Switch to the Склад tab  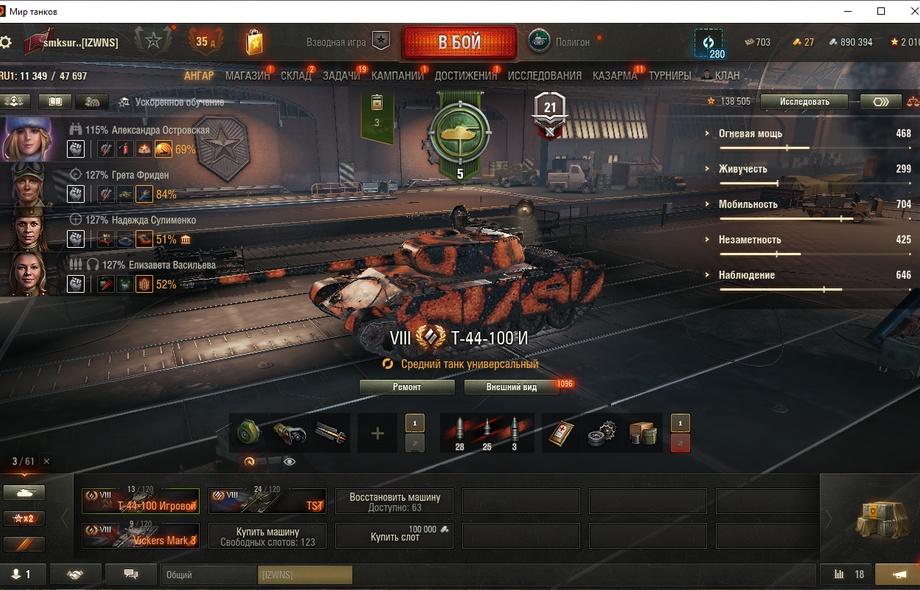pyautogui.click(x=295, y=75)
